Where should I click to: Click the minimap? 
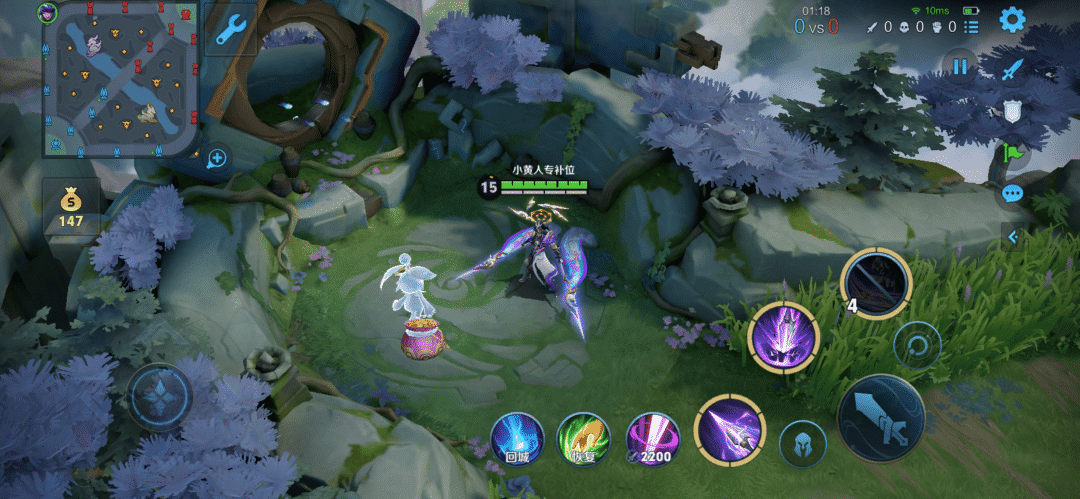(x=120, y=78)
